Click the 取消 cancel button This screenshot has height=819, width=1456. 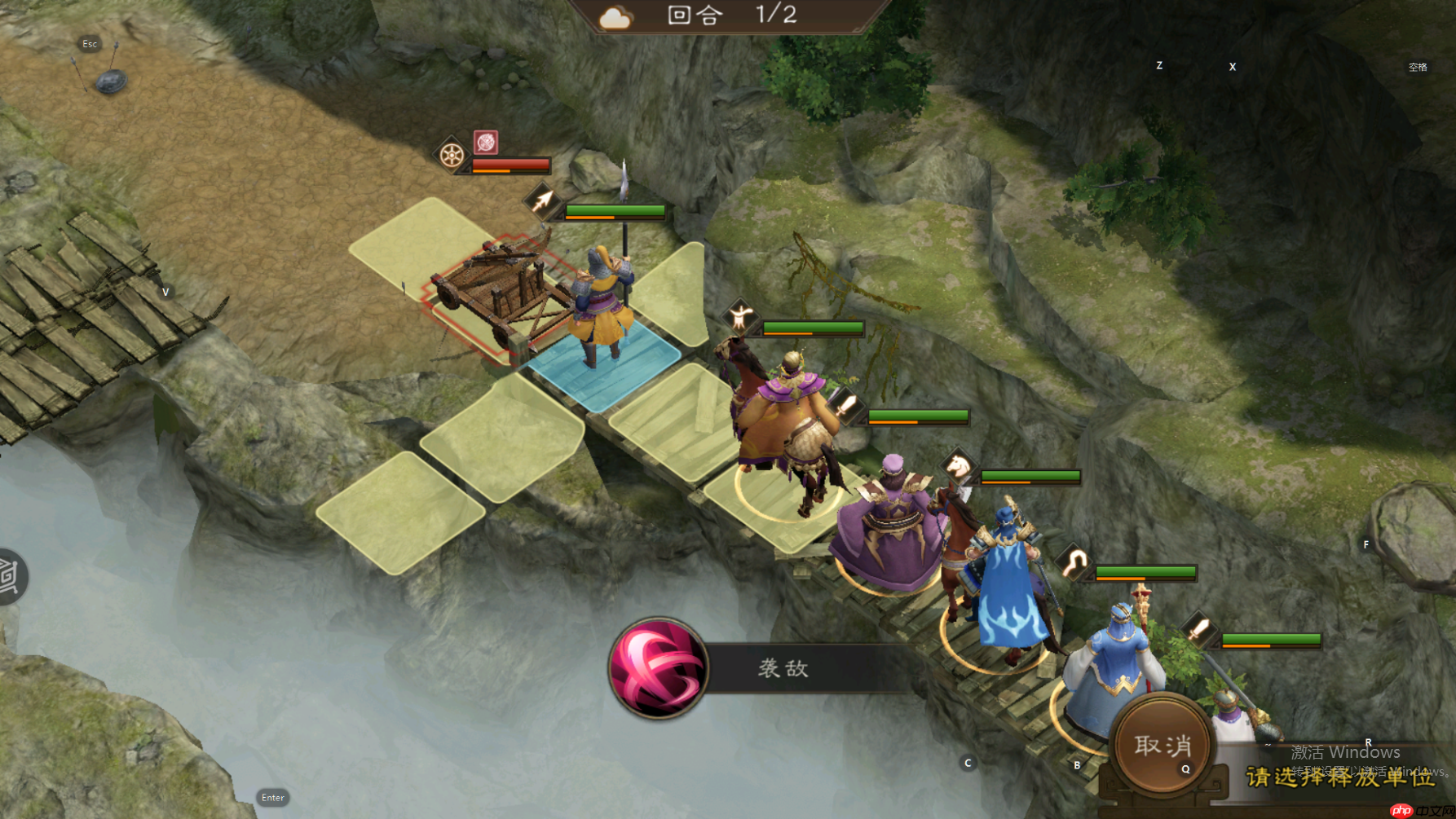click(x=1163, y=745)
